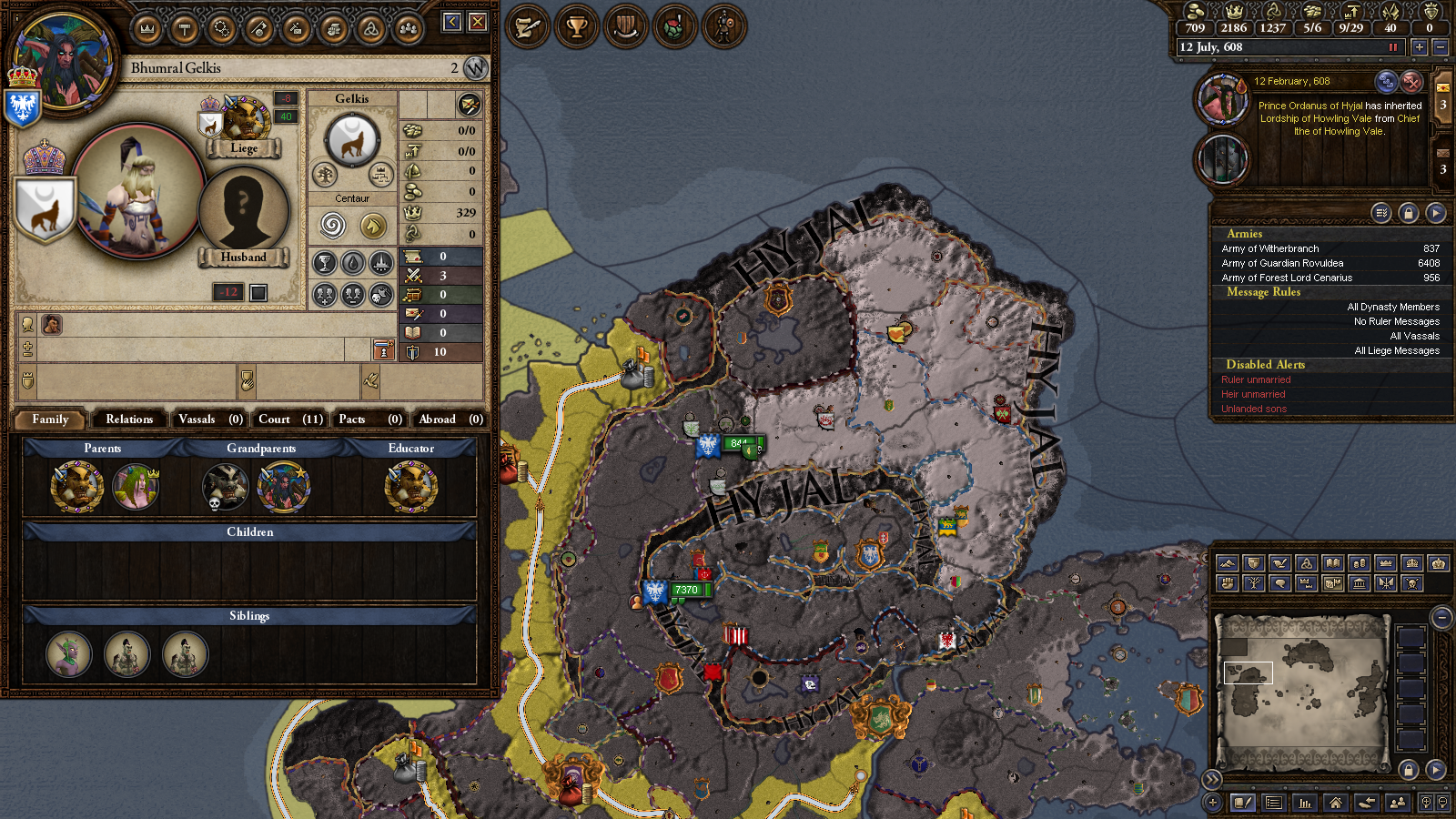1456x819 pixels.
Task: Open Educator portrait in family panel
Action: [410, 486]
